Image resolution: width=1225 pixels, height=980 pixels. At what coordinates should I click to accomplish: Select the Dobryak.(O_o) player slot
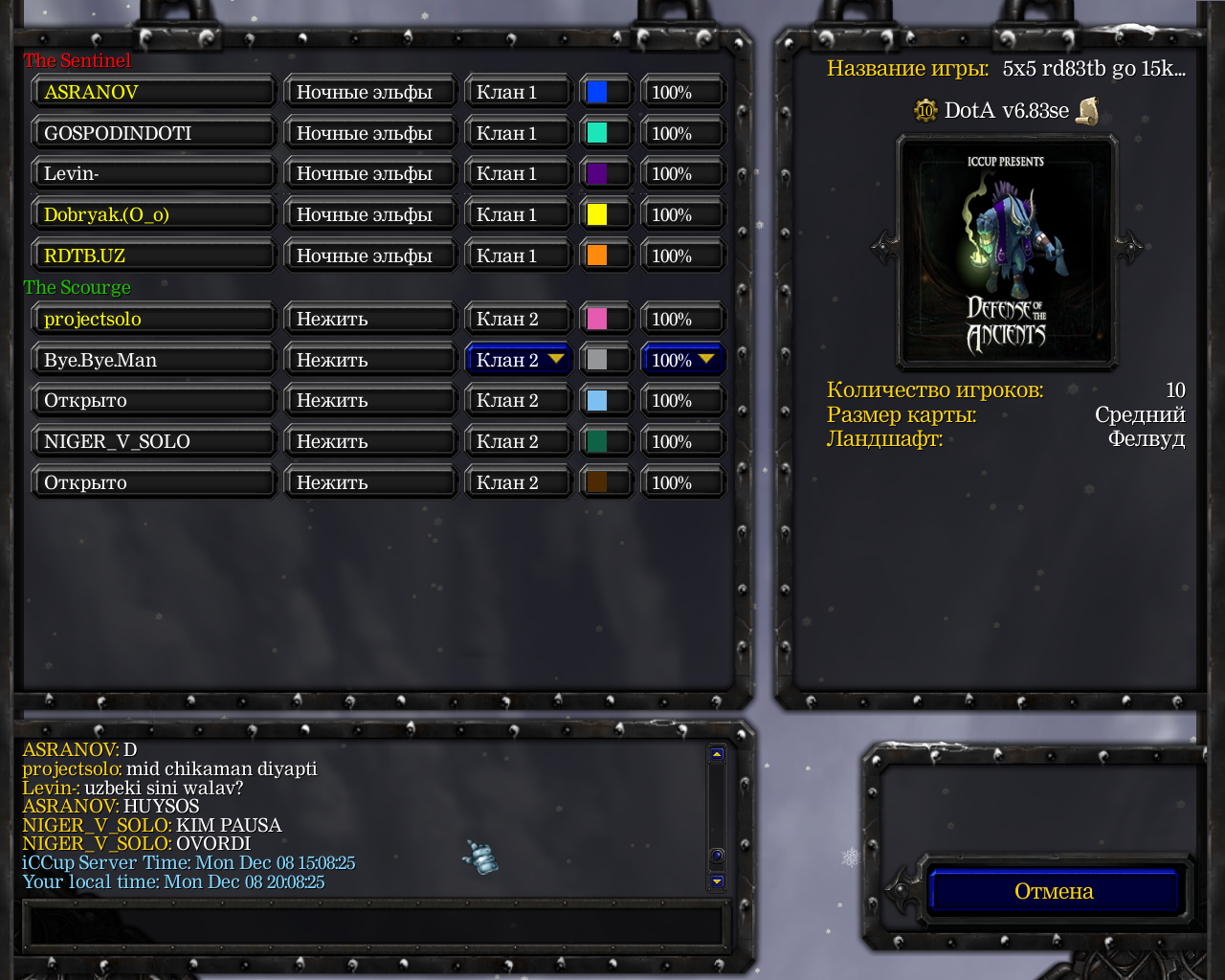pyautogui.click(x=154, y=214)
